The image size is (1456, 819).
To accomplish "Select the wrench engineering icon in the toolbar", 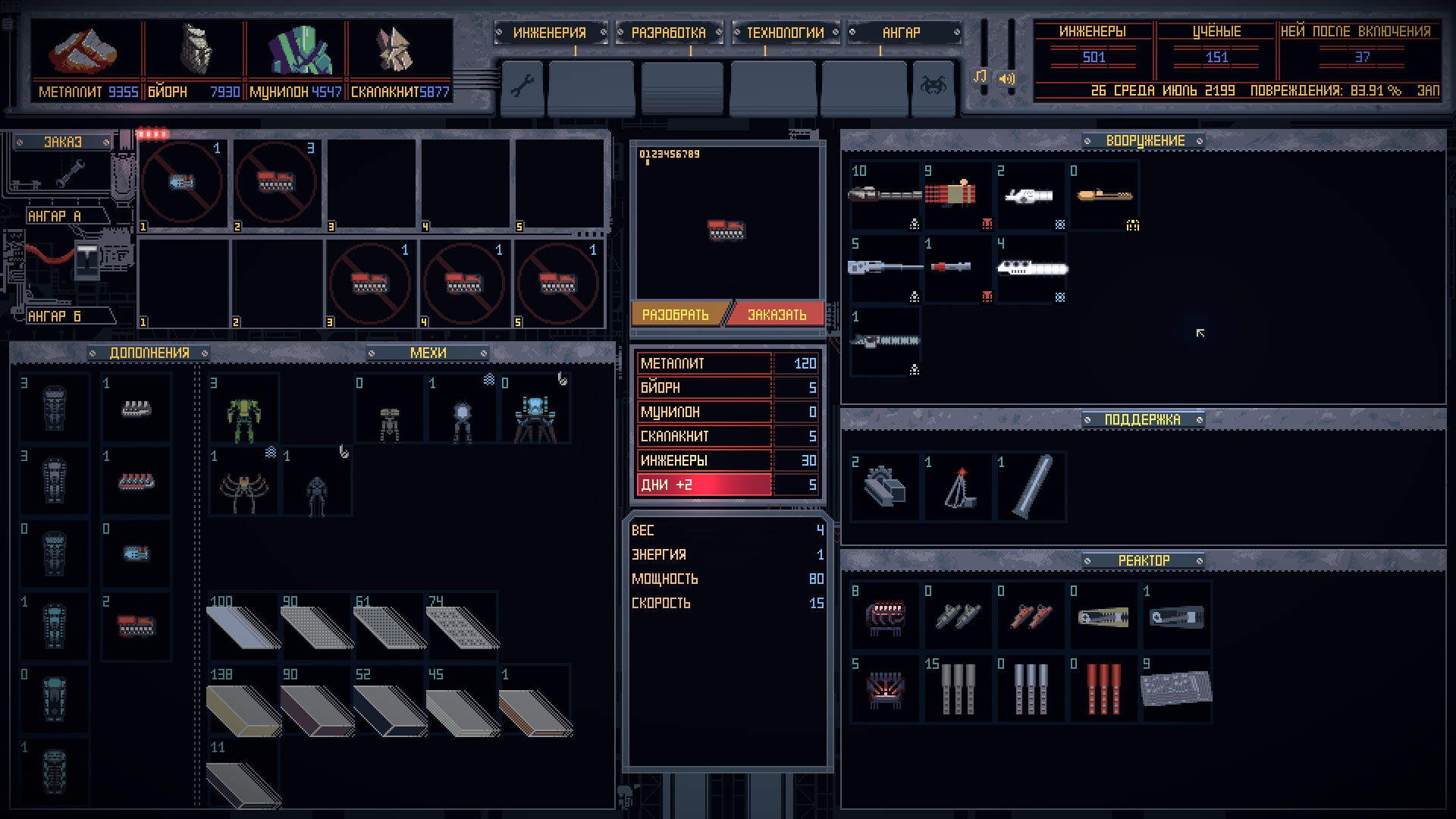I will click(x=523, y=88).
